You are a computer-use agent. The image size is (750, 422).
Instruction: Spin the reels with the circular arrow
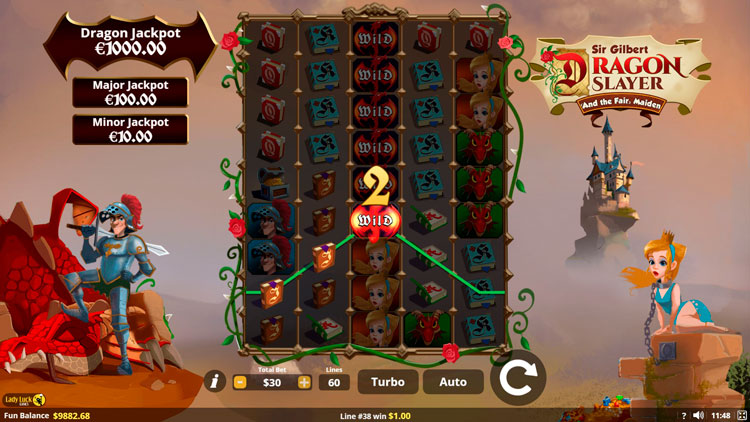click(x=517, y=380)
